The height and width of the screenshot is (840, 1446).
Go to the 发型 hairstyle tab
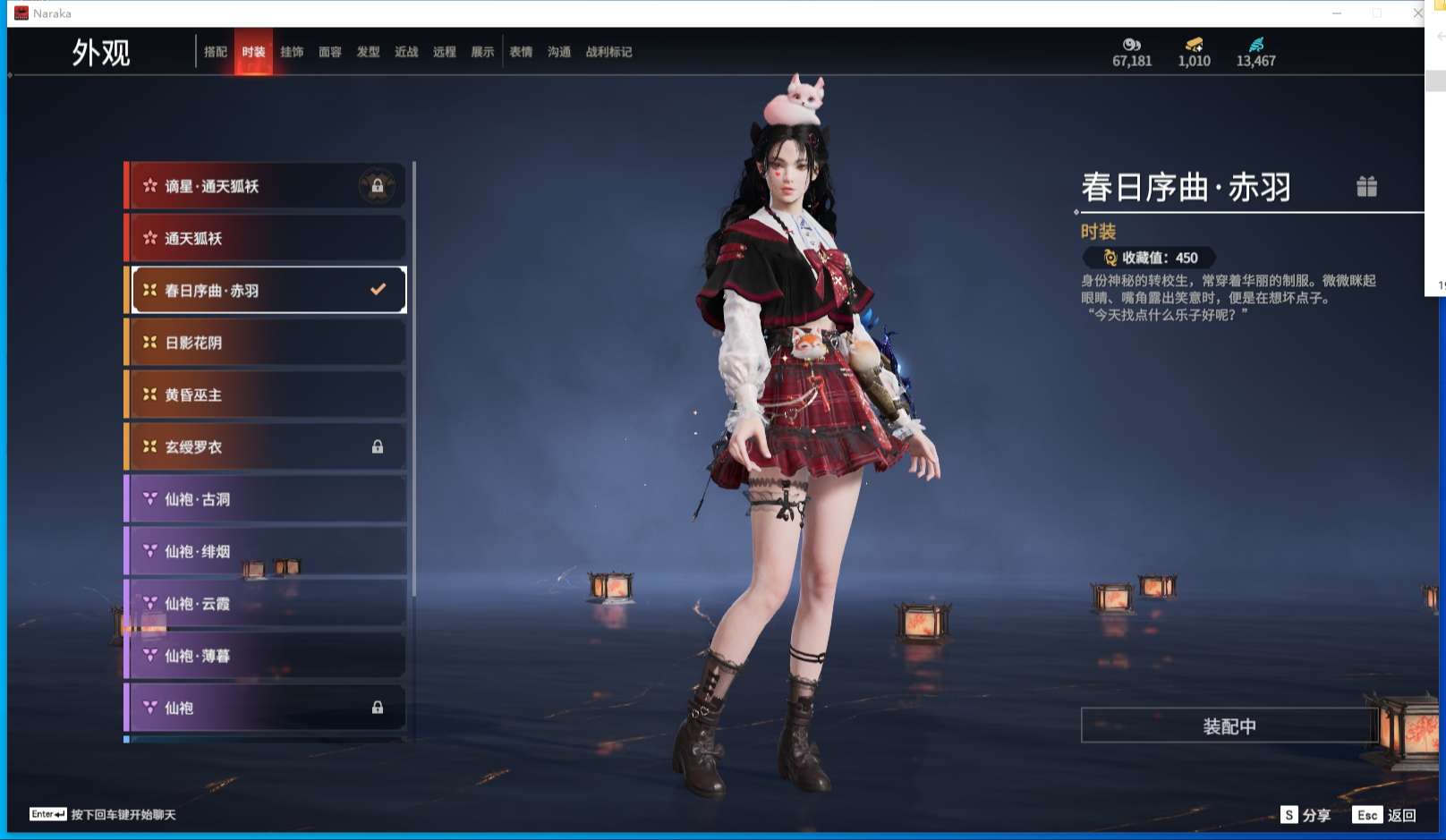pyautogui.click(x=368, y=52)
